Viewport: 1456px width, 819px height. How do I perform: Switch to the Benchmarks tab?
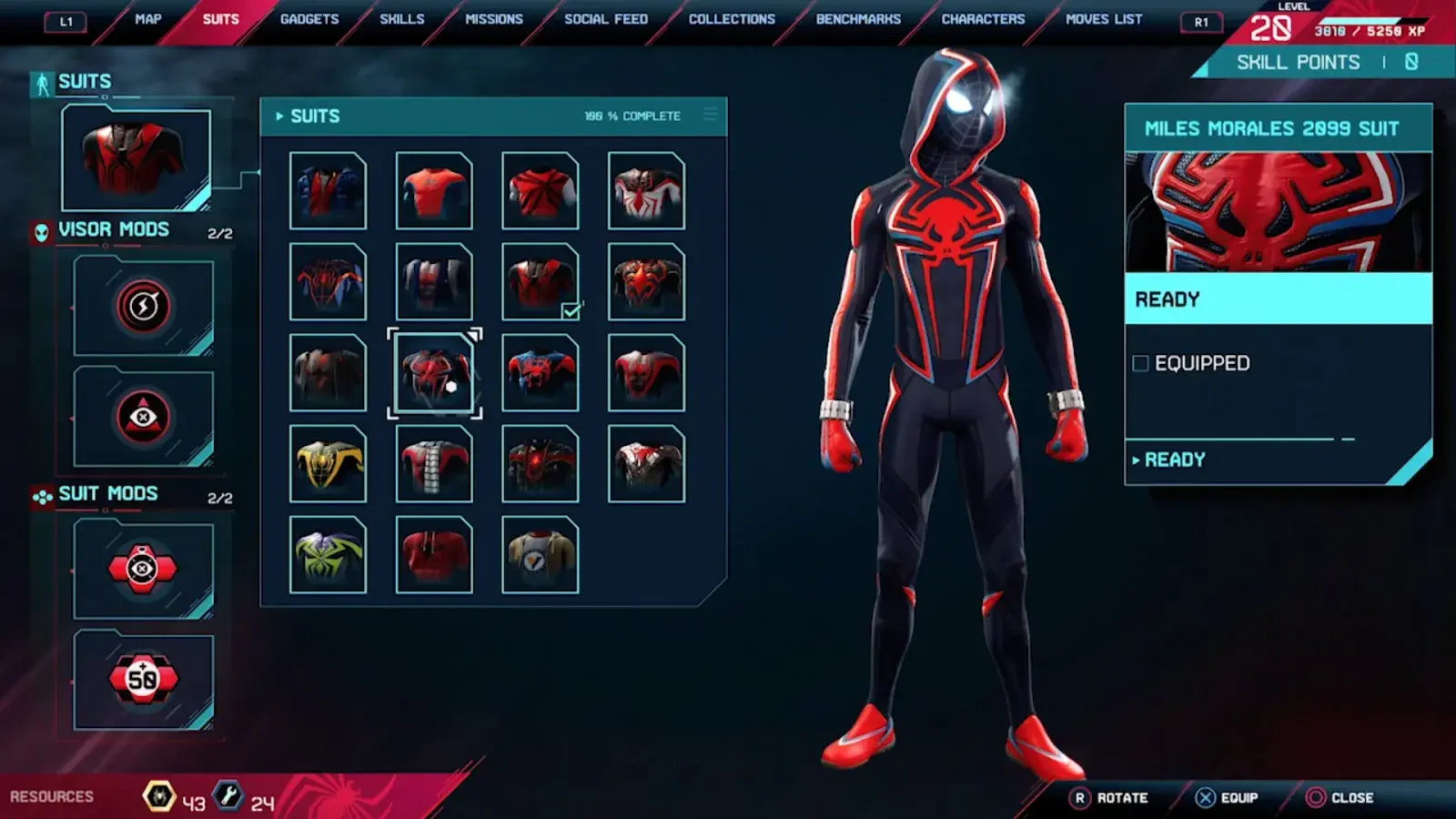click(858, 19)
